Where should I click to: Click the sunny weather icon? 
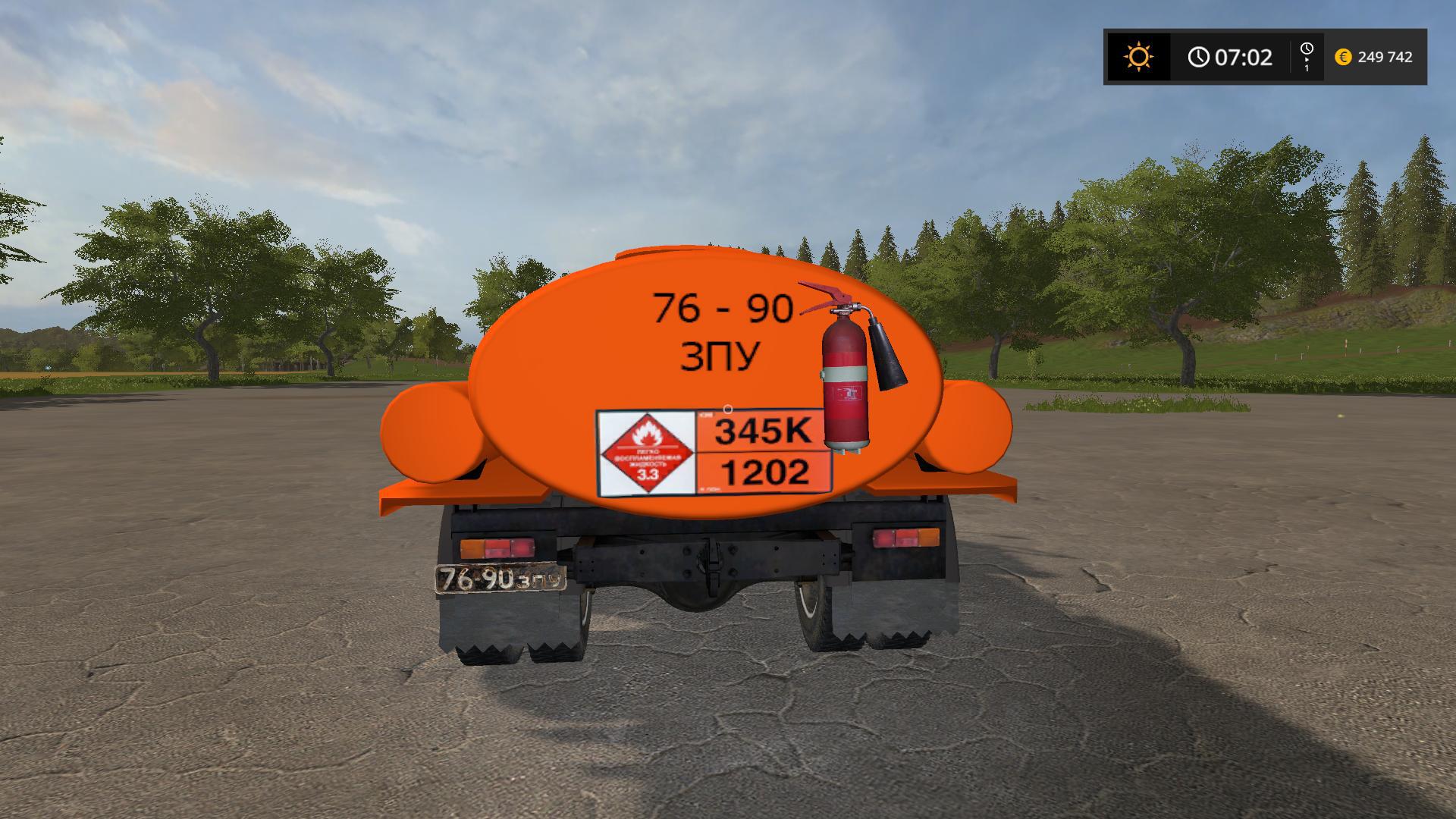[x=1138, y=57]
